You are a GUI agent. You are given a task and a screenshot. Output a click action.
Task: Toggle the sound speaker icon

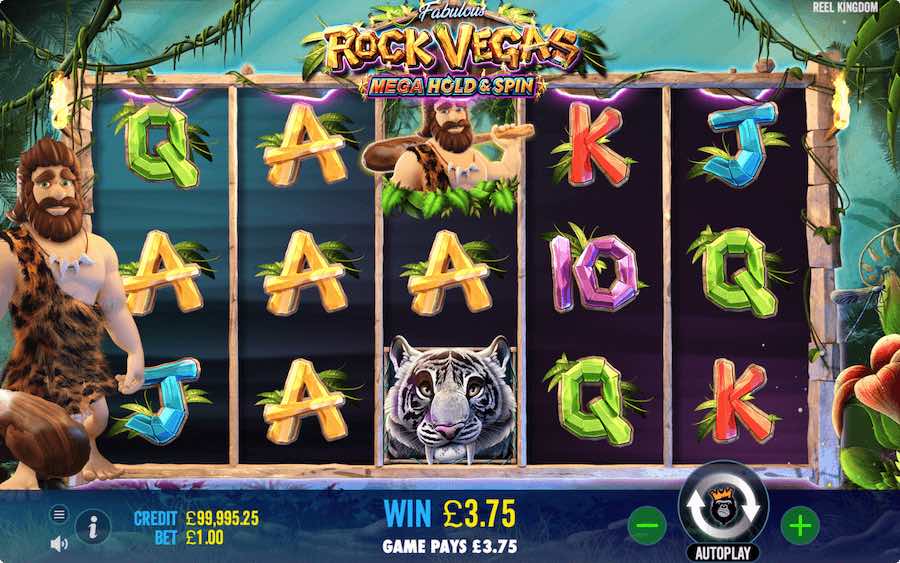point(59,543)
